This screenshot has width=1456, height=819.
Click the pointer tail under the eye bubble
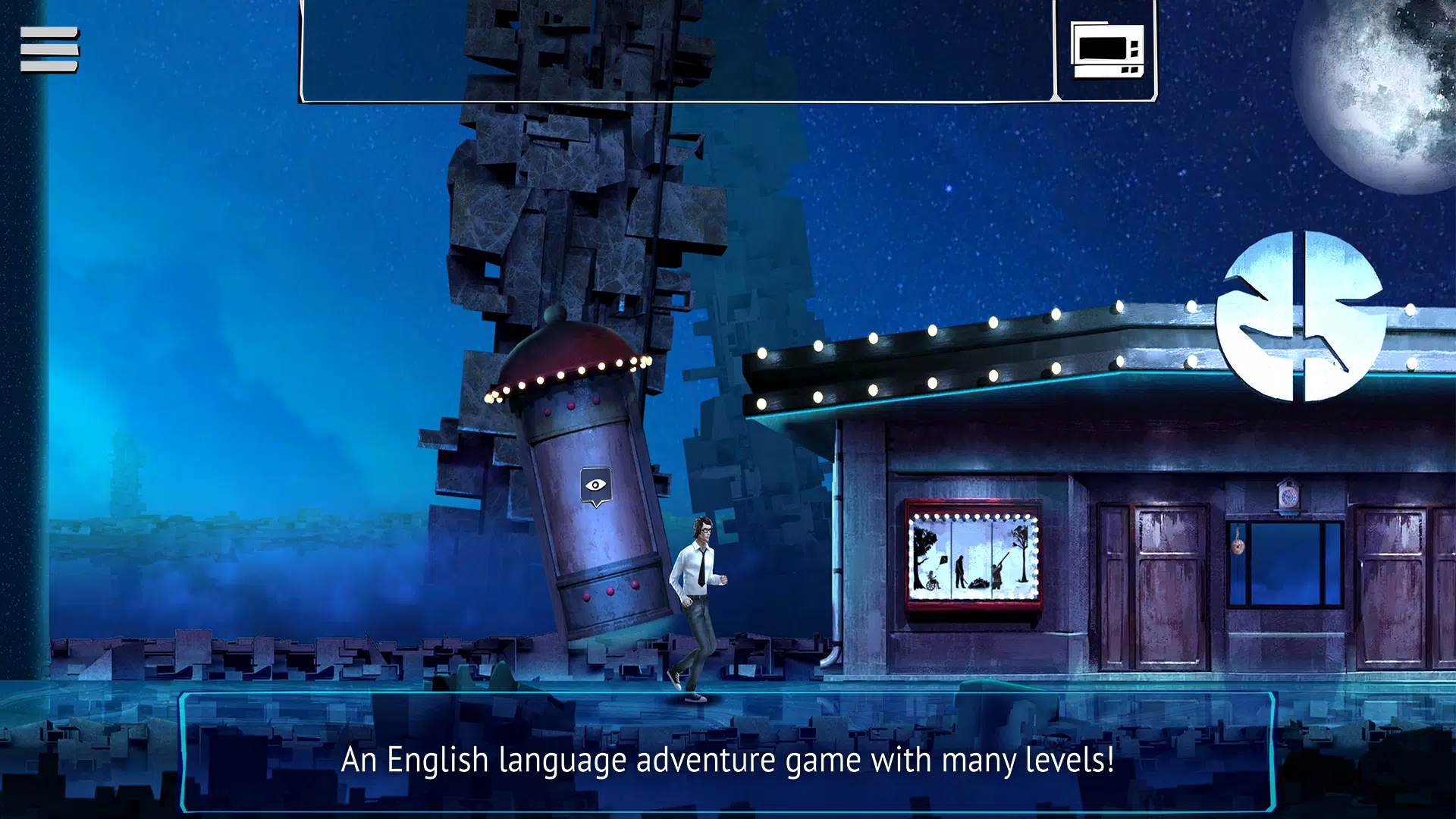tap(595, 507)
